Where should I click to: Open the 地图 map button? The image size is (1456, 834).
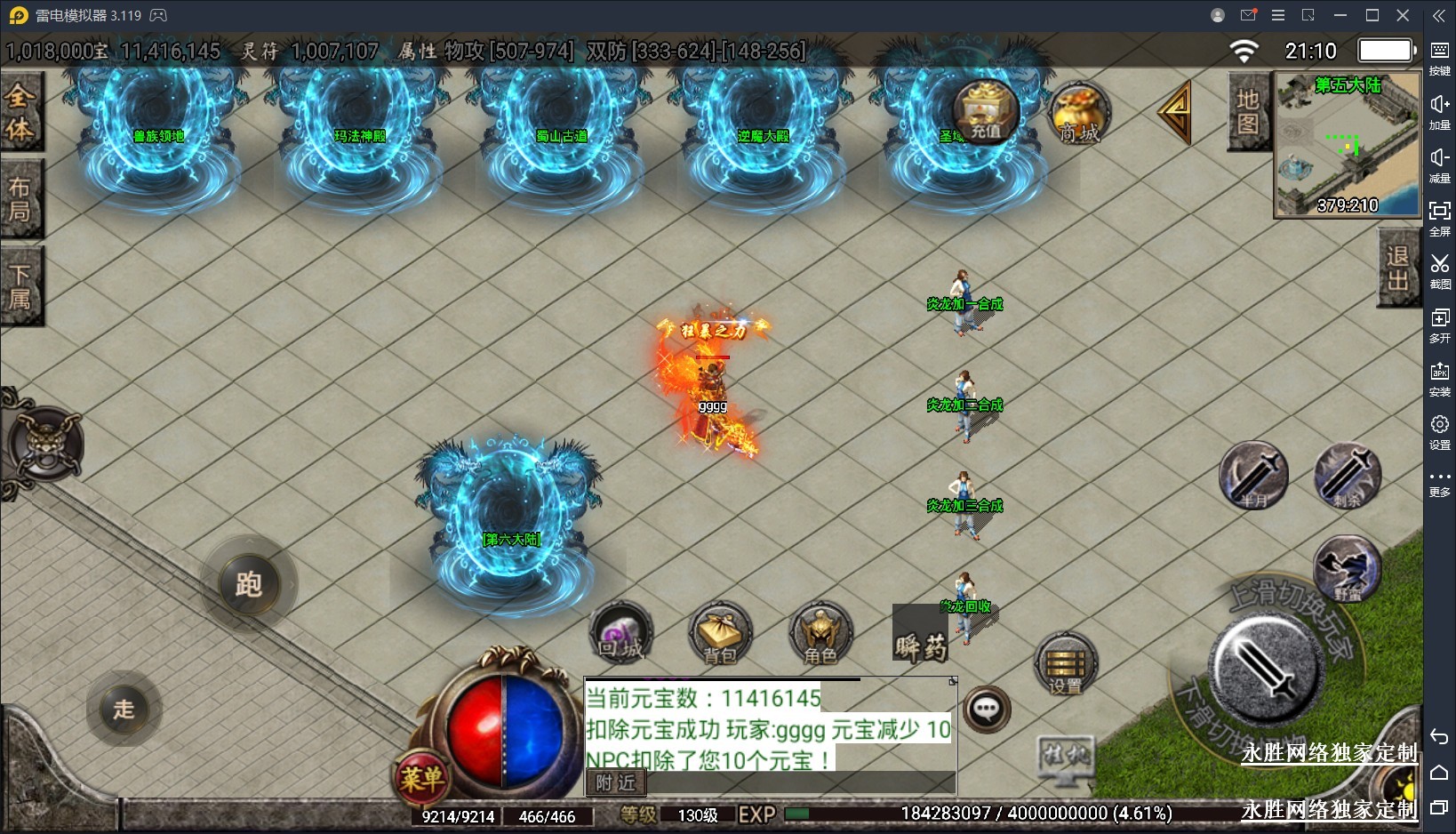(x=1248, y=112)
